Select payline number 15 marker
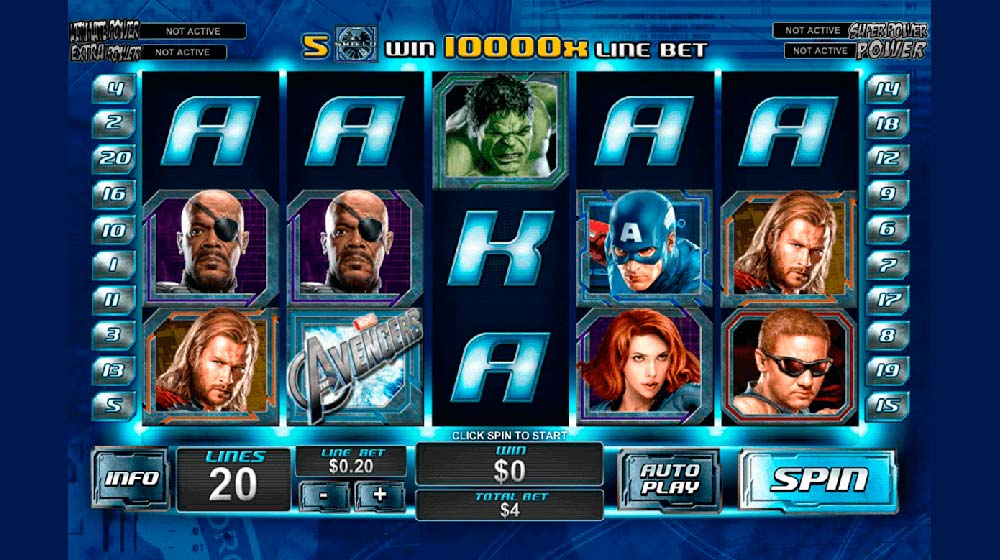 885,405
